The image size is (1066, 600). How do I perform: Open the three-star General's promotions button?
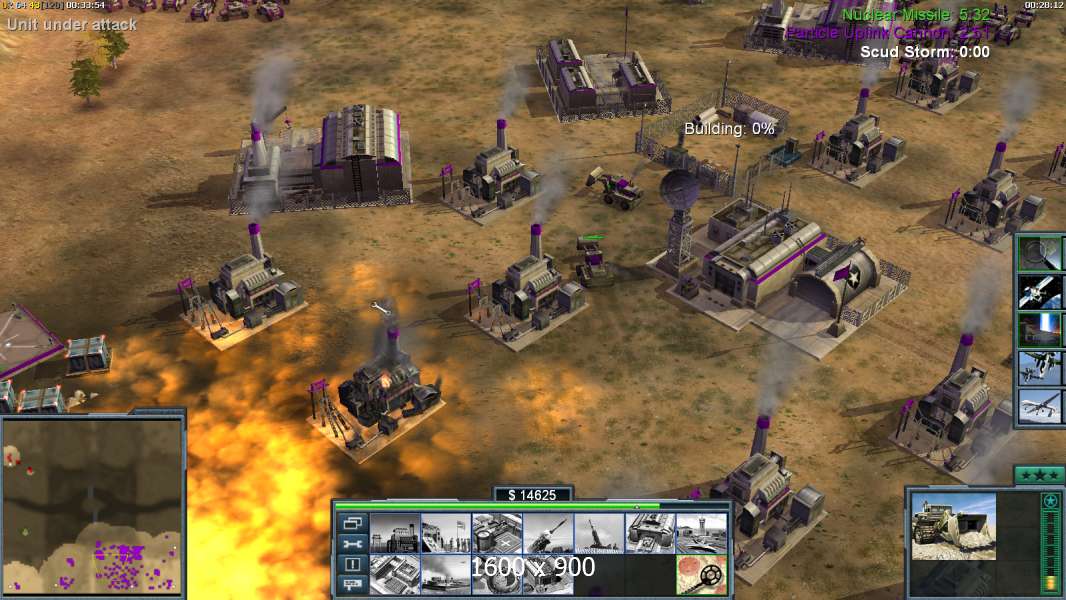(x=1038, y=474)
